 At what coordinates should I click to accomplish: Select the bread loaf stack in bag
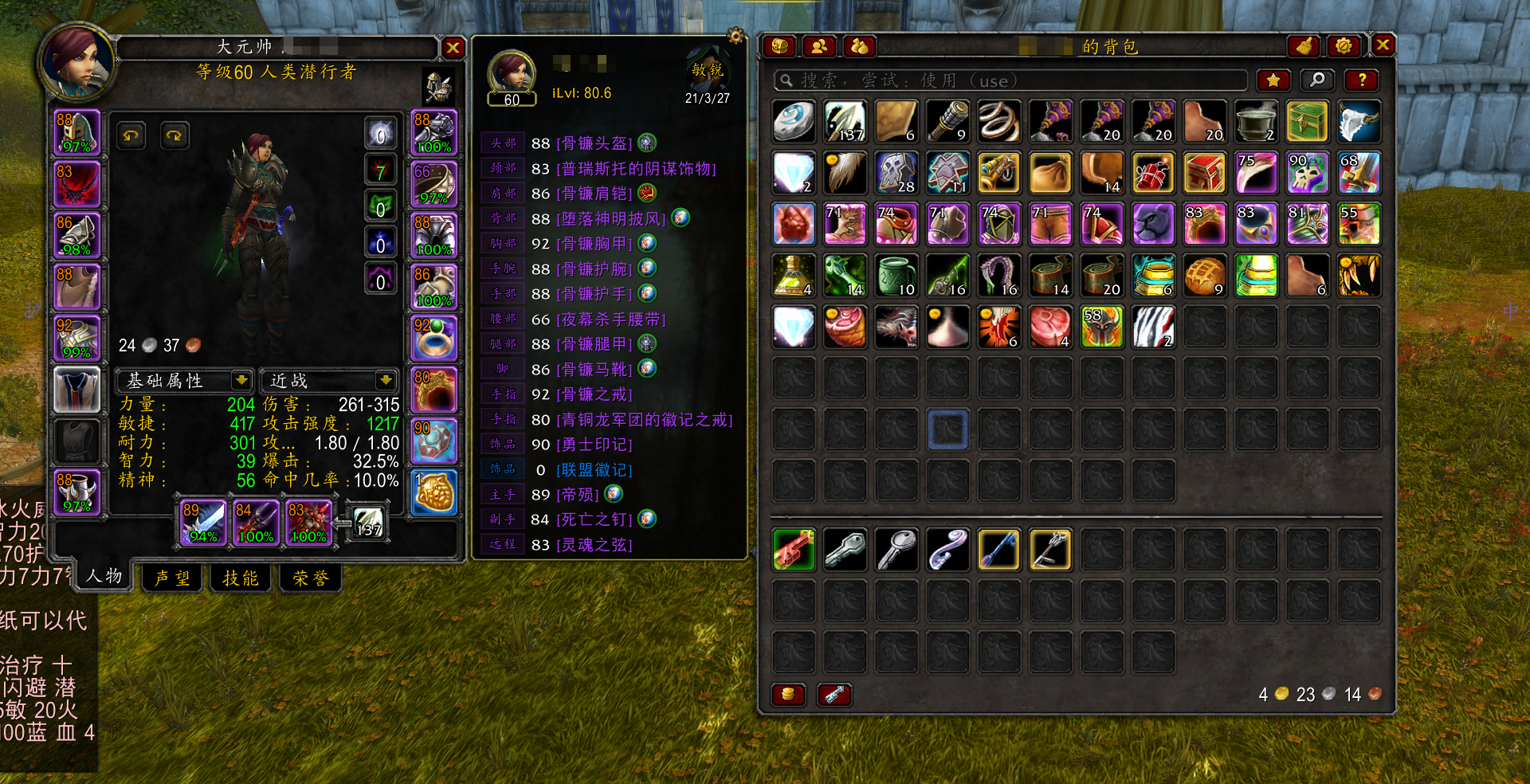pyautogui.click(x=1204, y=276)
